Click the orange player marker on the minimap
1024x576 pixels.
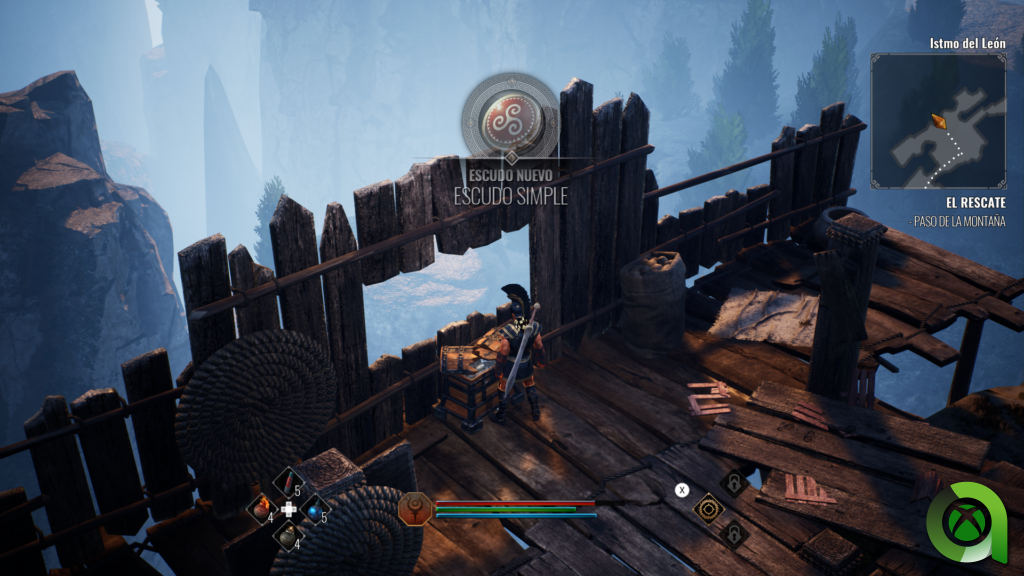[938, 121]
